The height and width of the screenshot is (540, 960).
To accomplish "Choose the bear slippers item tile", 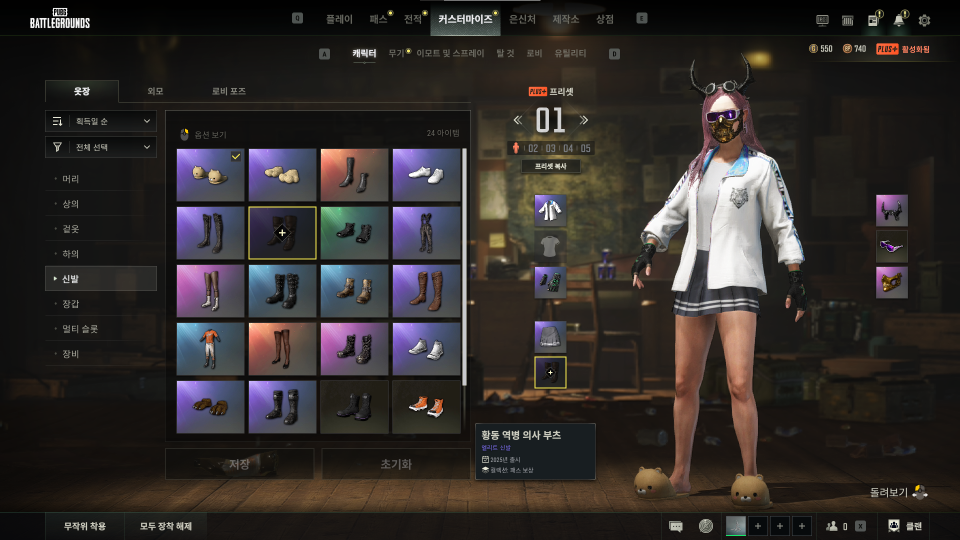I will click(210, 175).
